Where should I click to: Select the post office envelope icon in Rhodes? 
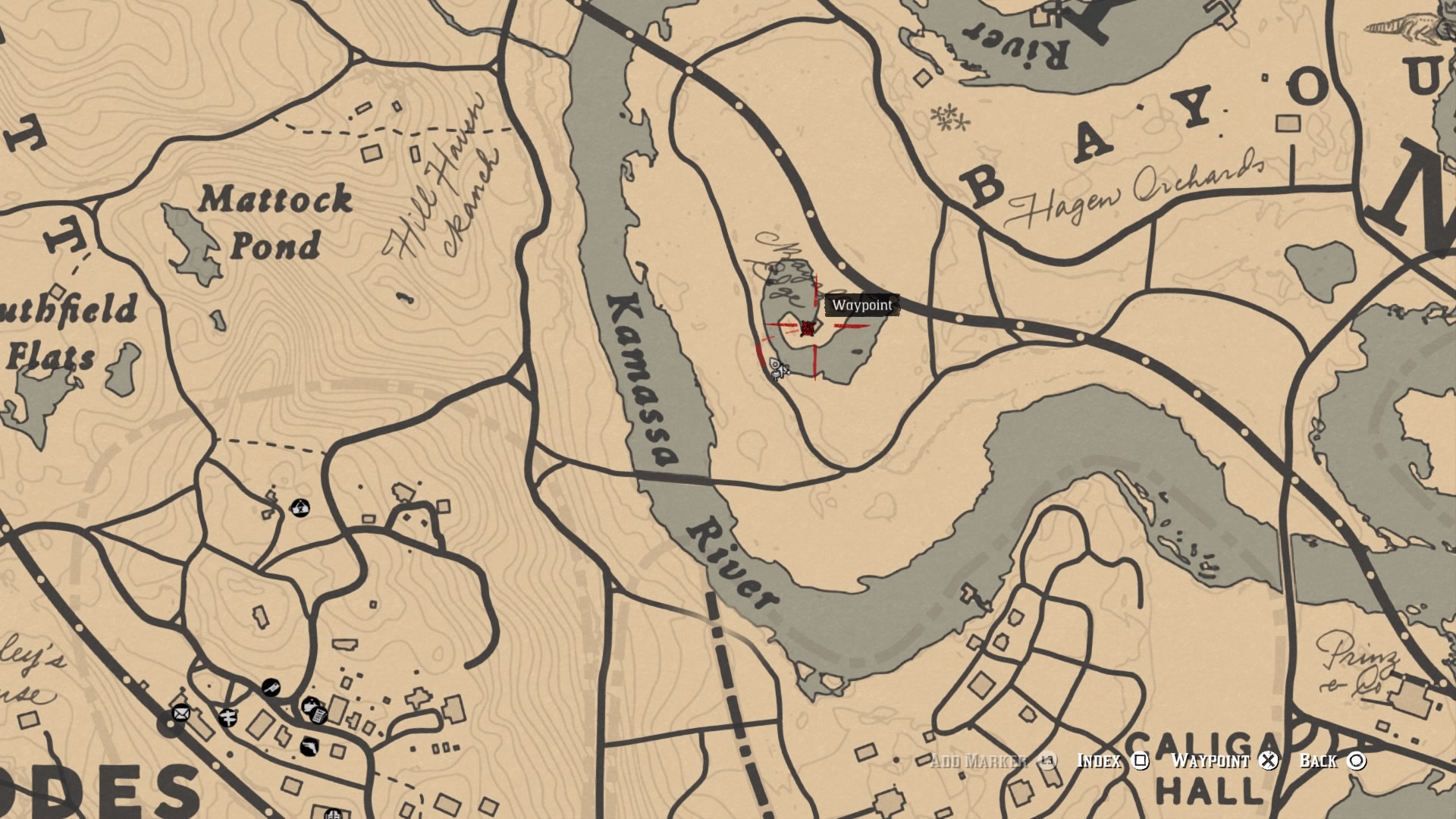[180, 714]
